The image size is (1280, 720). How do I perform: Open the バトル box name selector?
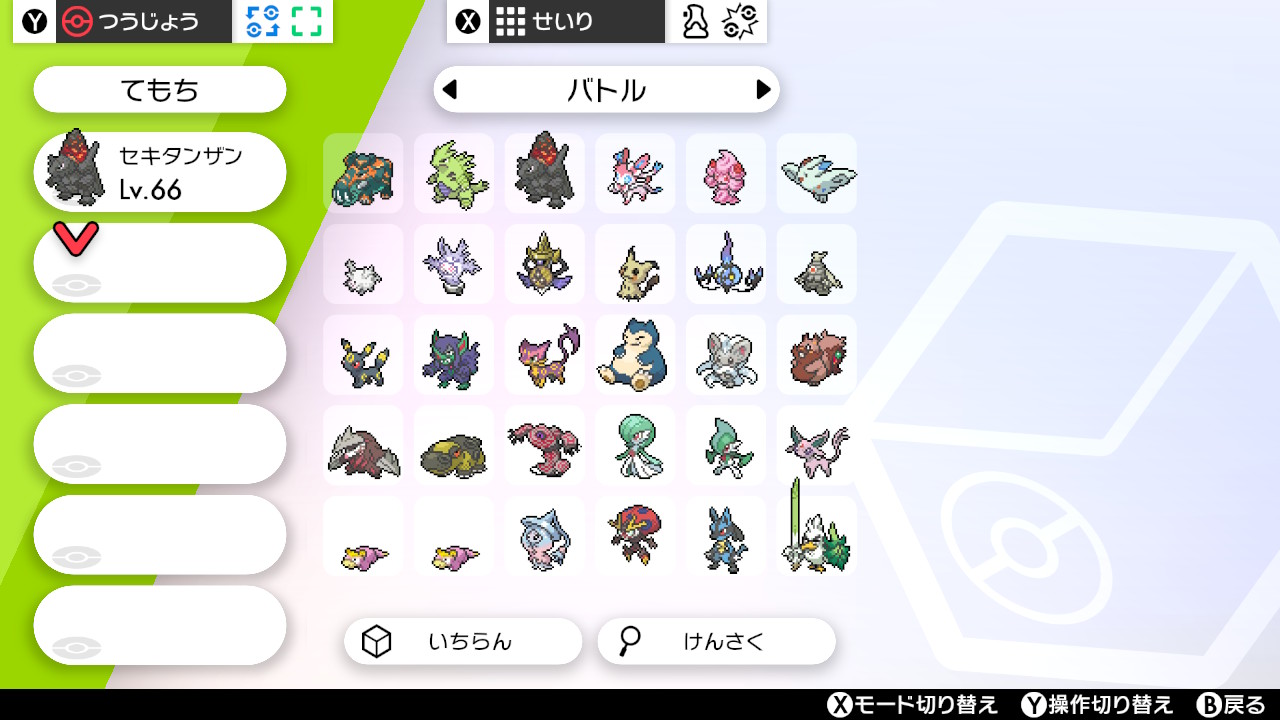click(606, 90)
